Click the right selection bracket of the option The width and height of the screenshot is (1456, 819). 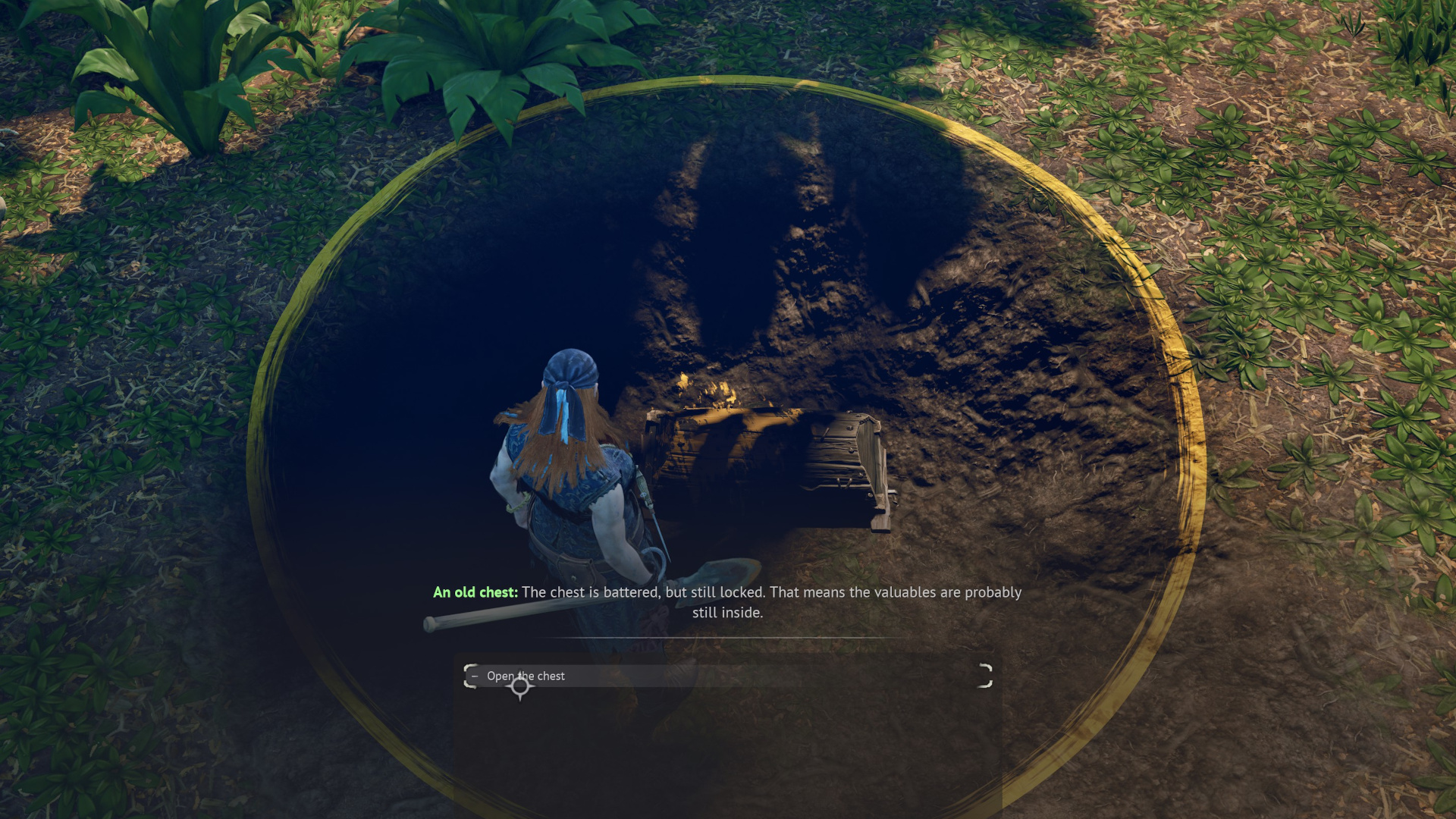[984, 675]
